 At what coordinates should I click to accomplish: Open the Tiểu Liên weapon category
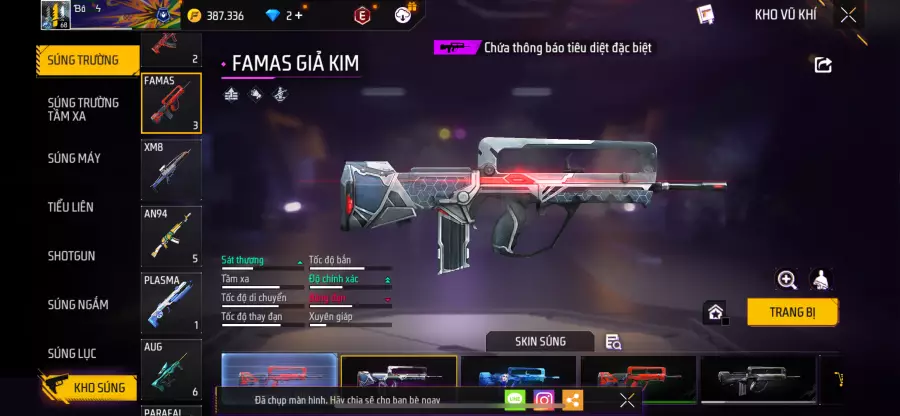(71, 207)
